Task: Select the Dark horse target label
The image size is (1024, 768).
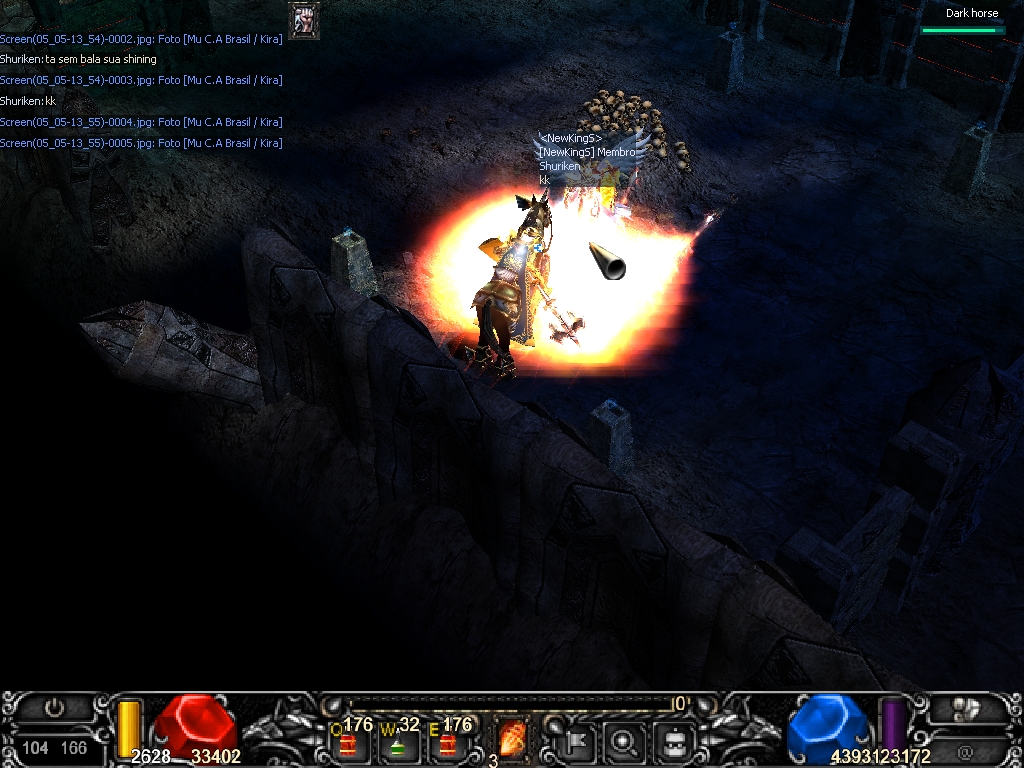Action: pyautogui.click(x=971, y=14)
